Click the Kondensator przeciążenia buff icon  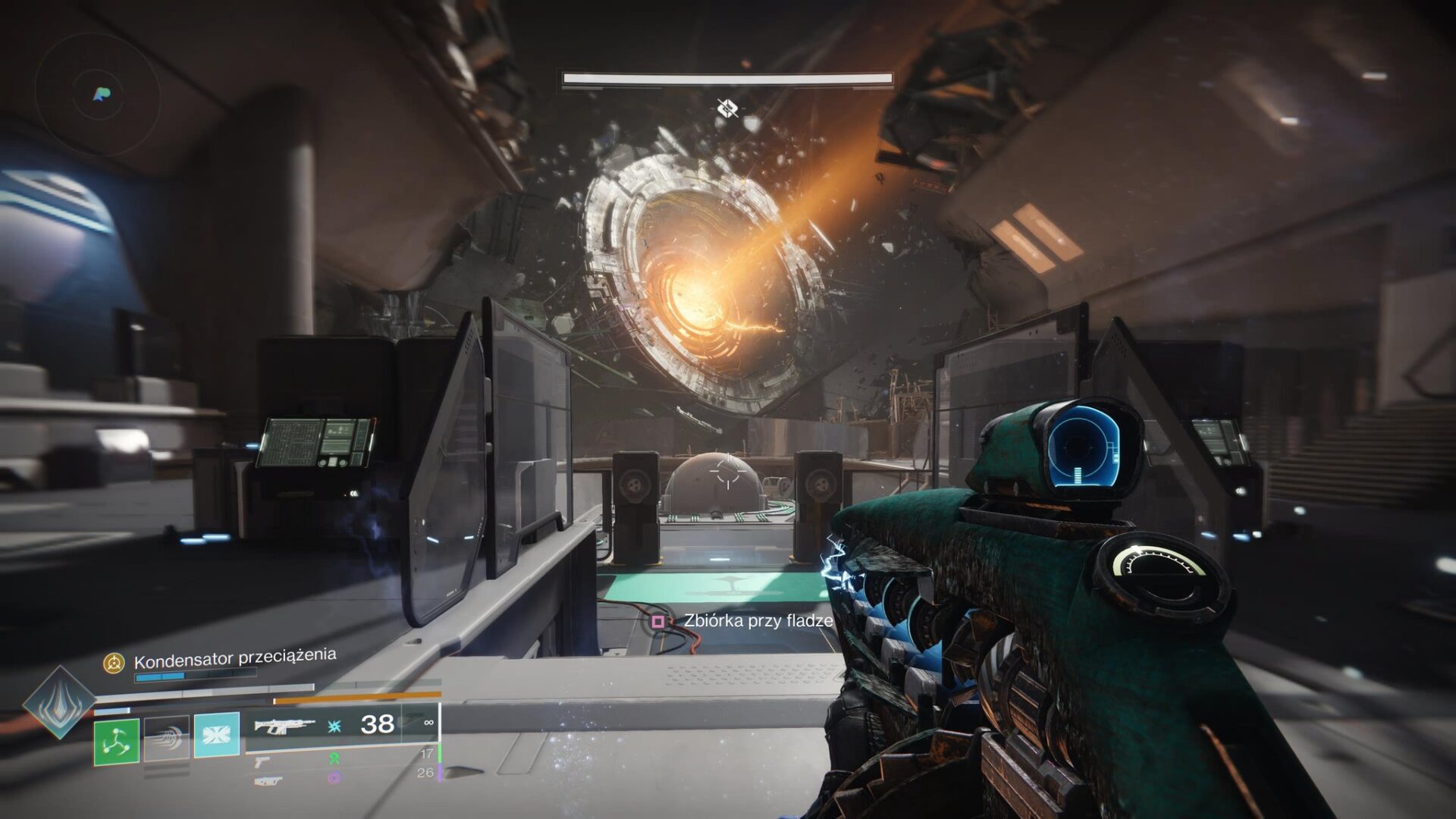point(114,664)
